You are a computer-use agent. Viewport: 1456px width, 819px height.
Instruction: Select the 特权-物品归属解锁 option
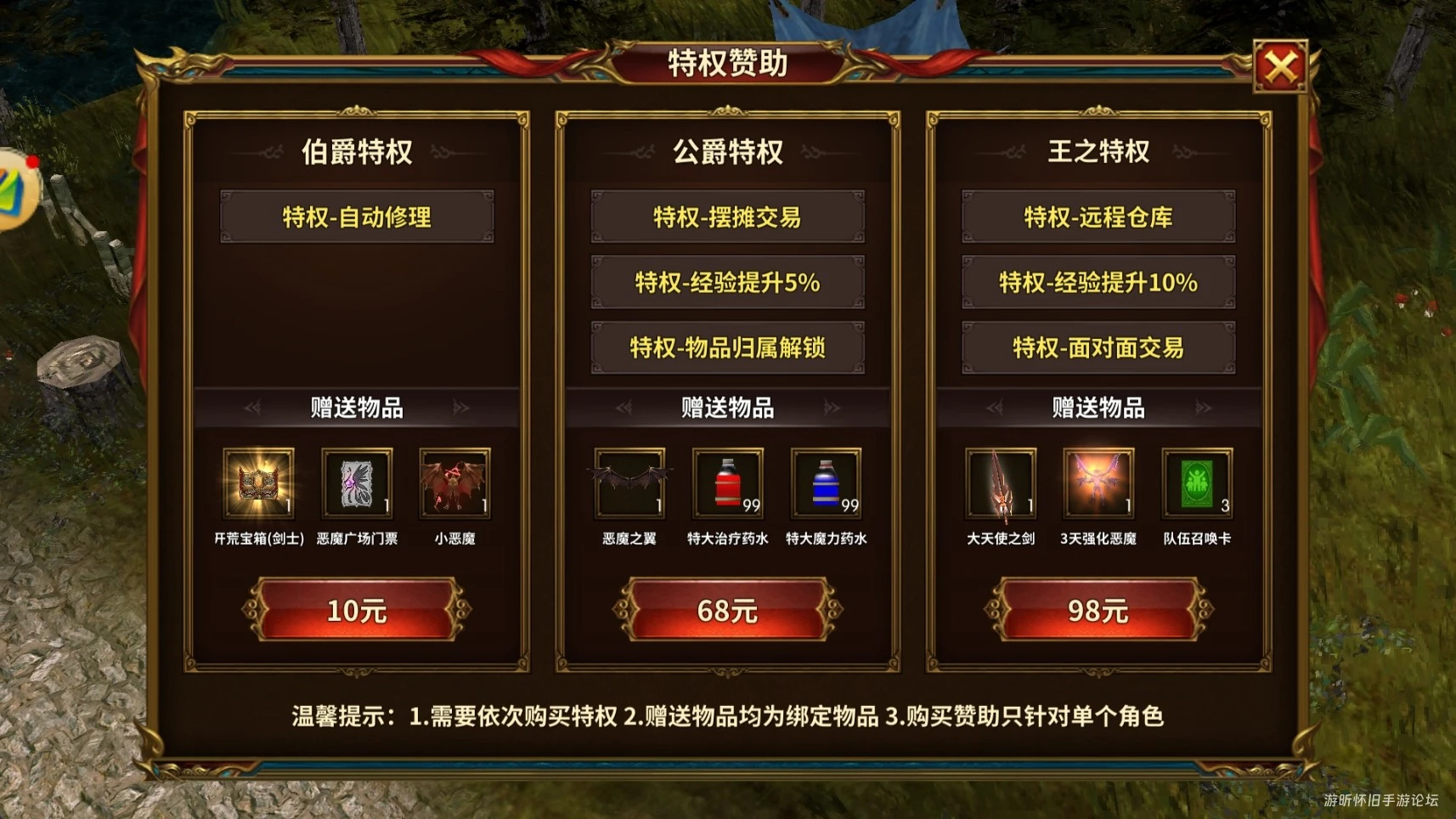727,347
